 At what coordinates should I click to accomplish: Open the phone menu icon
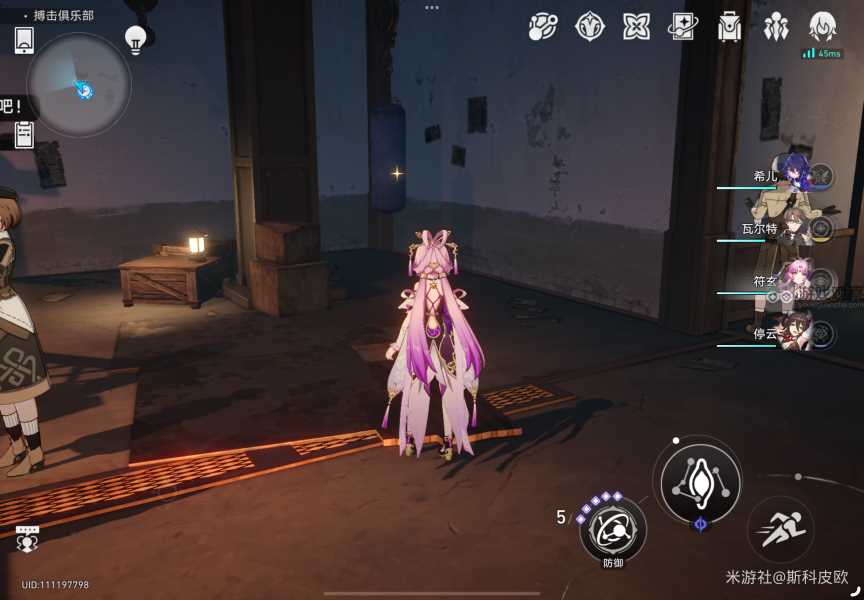25,40
